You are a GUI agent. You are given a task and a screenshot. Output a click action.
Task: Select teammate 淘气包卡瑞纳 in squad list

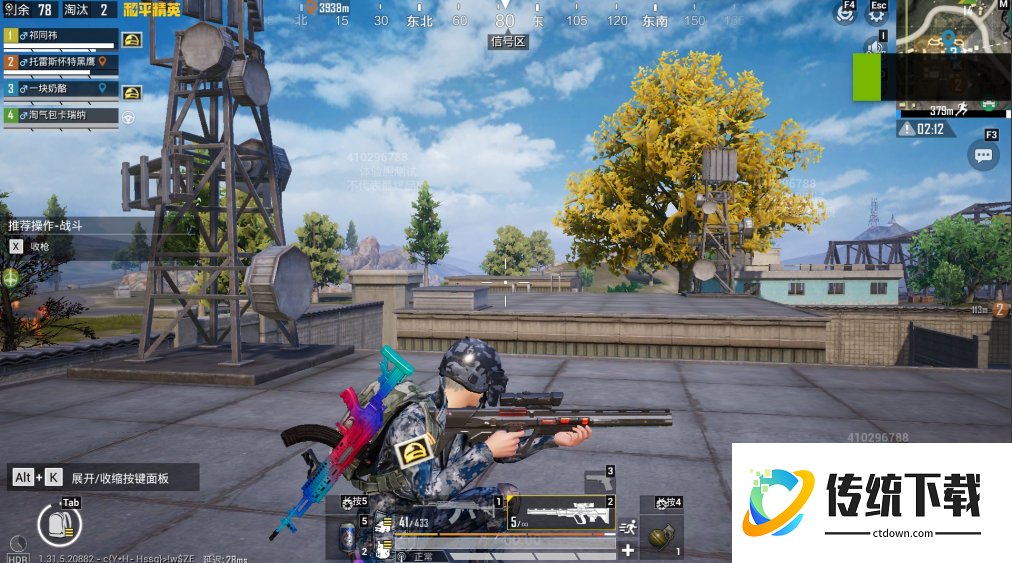click(60, 115)
